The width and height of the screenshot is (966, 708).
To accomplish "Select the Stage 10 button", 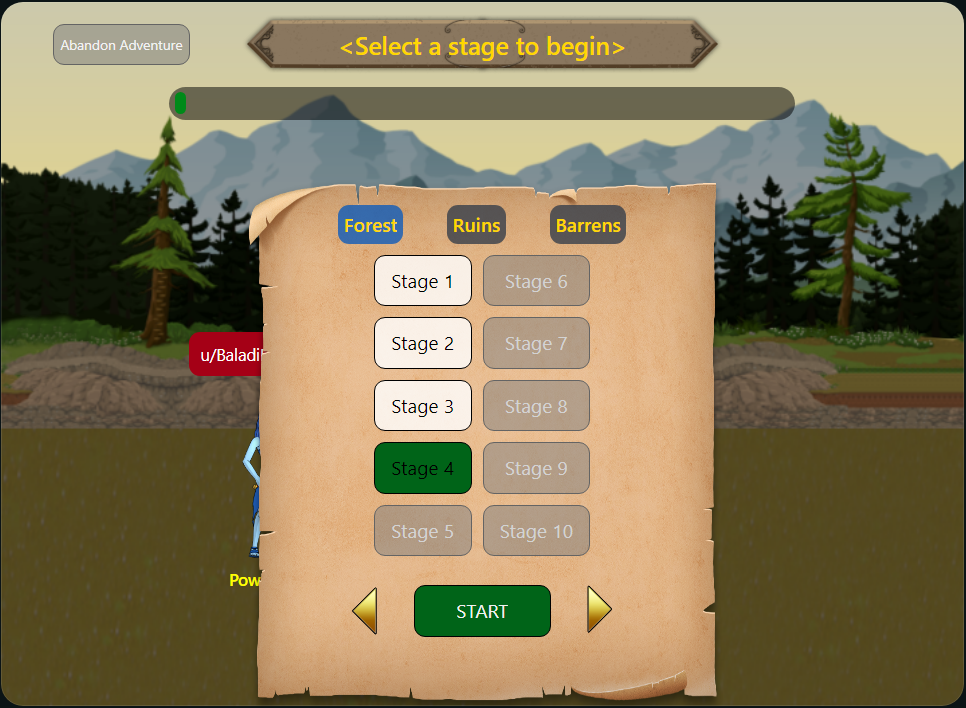I will click(x=536, y=531).
